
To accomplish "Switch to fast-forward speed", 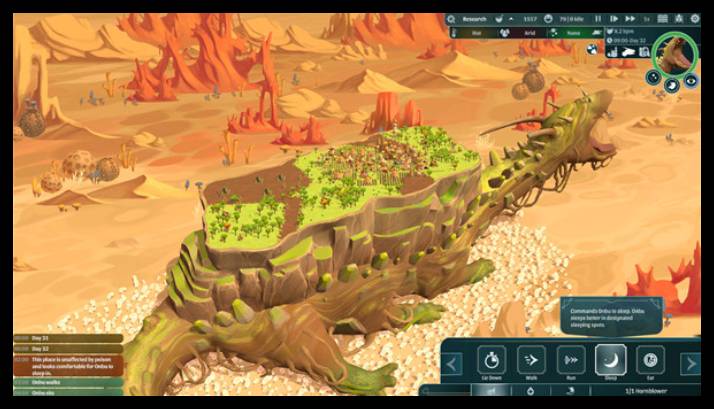I will 630,18.
